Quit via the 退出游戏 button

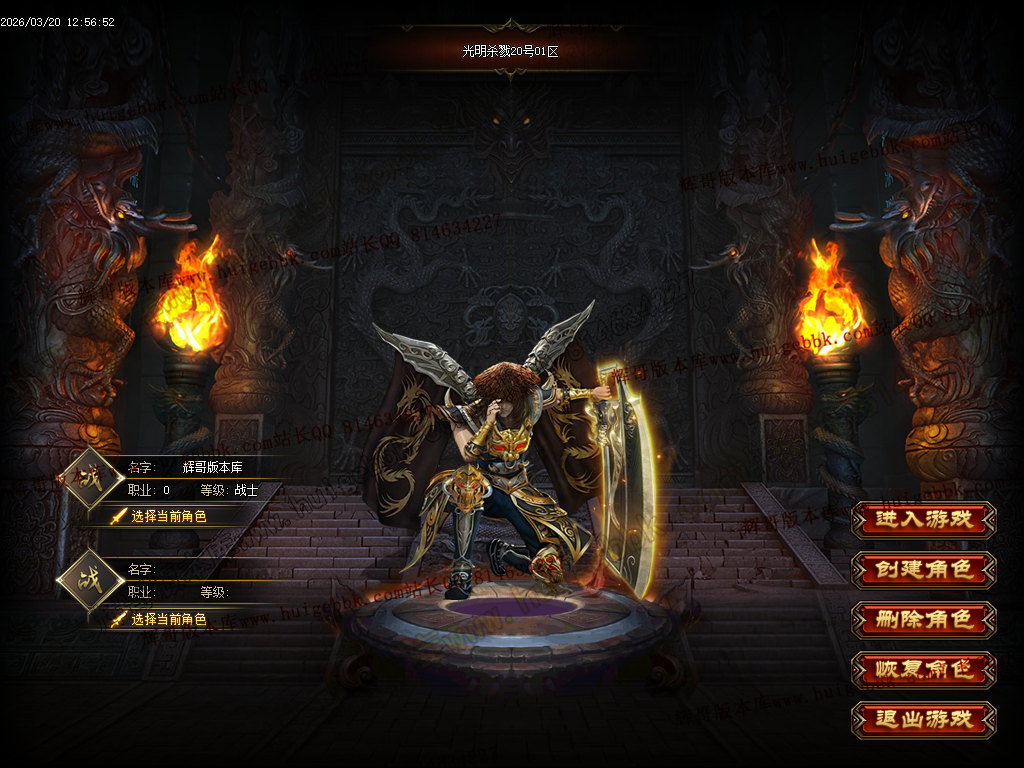923,719
